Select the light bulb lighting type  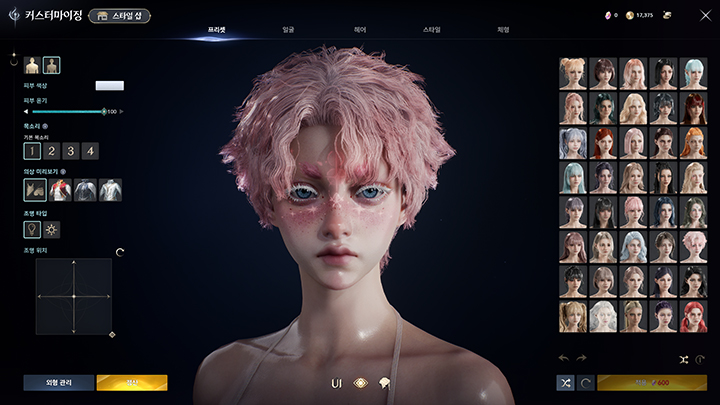coord(32,230)
